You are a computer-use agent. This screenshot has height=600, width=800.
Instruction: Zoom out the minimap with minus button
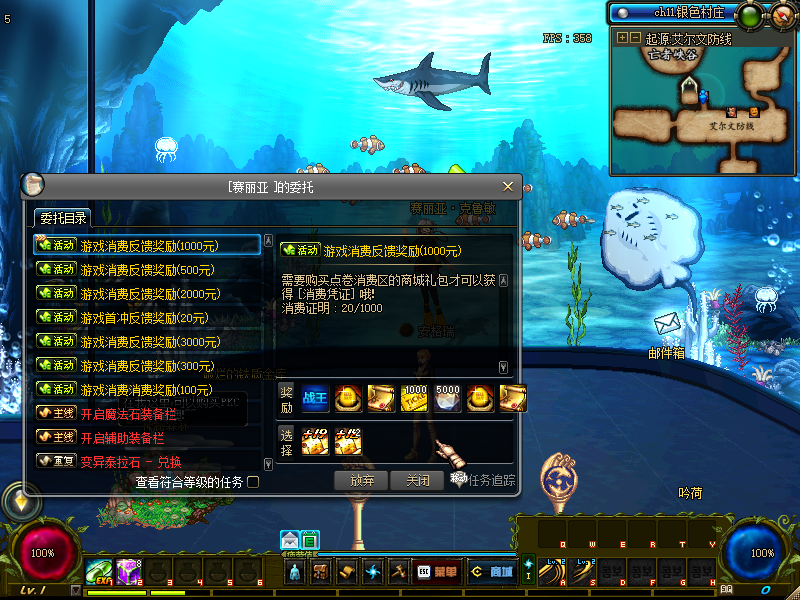(x=635, y=38)
